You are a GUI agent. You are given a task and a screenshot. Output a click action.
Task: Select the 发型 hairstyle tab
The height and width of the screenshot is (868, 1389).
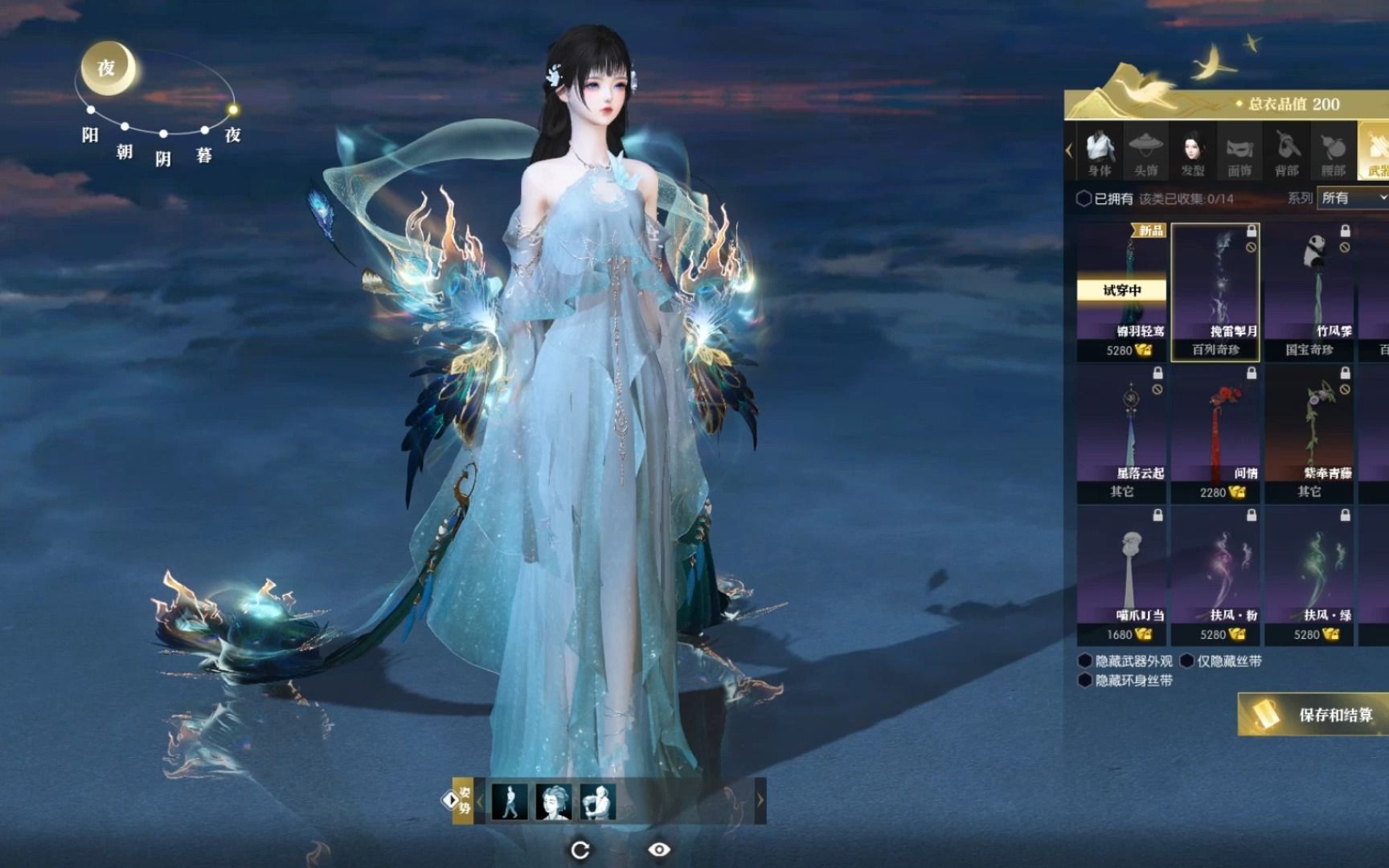pyautogui.click(x=1192, y=153)
